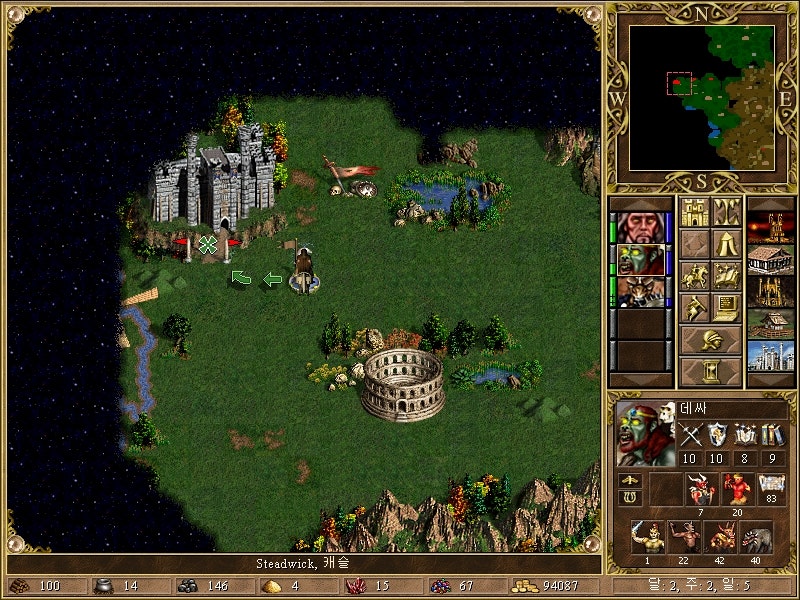Choose the fiery red town thumbnail
The width and height of the screenshot is (800, 600).
pos(770,227)
